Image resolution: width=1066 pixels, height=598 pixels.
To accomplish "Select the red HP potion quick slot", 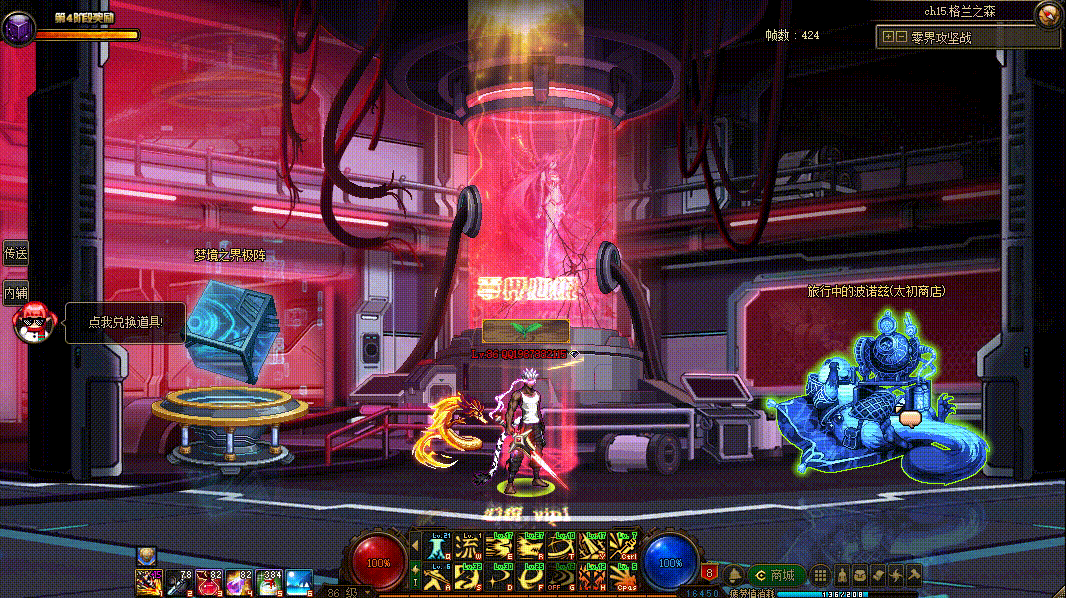I will 211,580.
